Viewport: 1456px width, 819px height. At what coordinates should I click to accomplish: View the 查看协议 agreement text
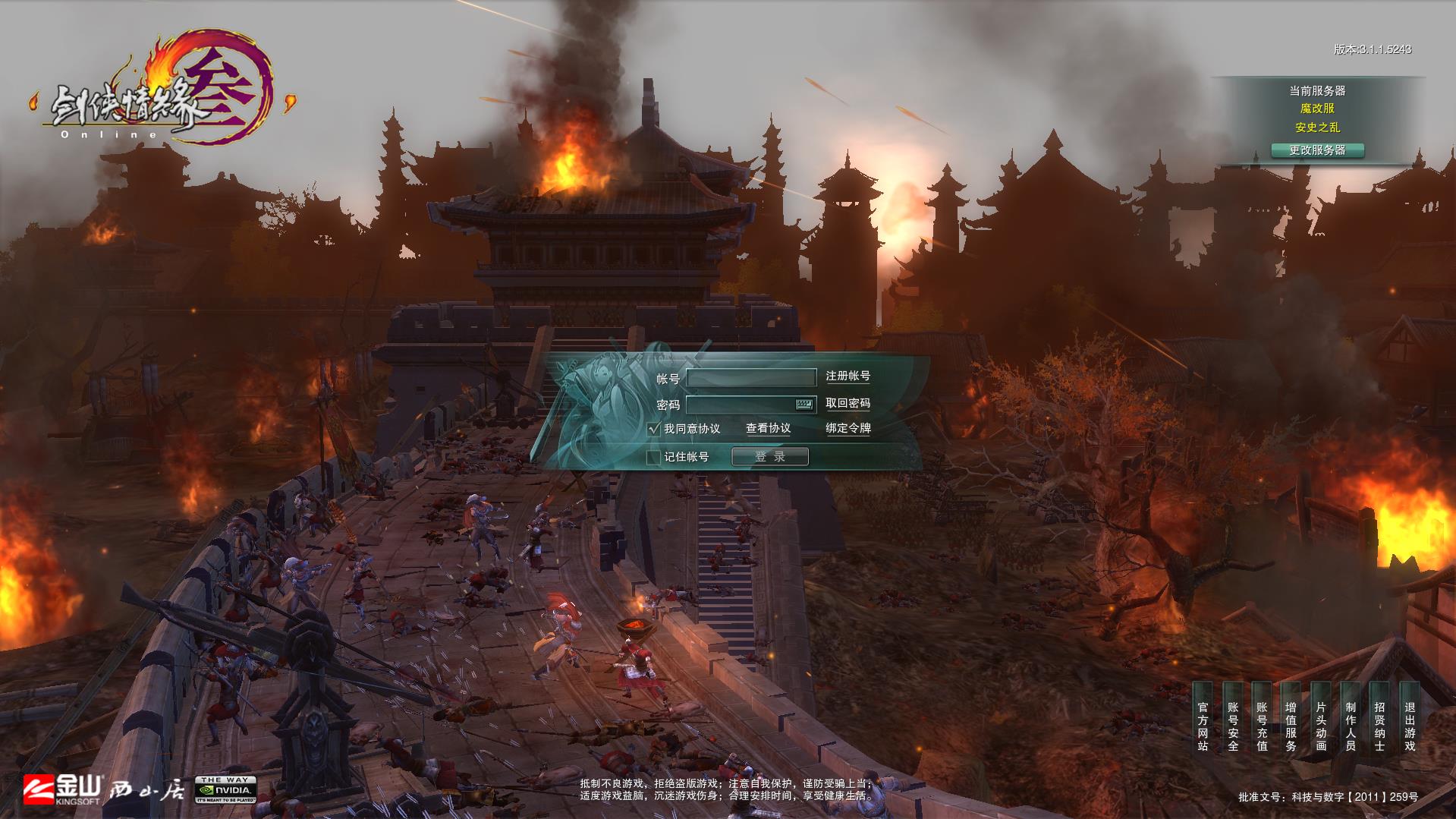click(x=768, y=429)
